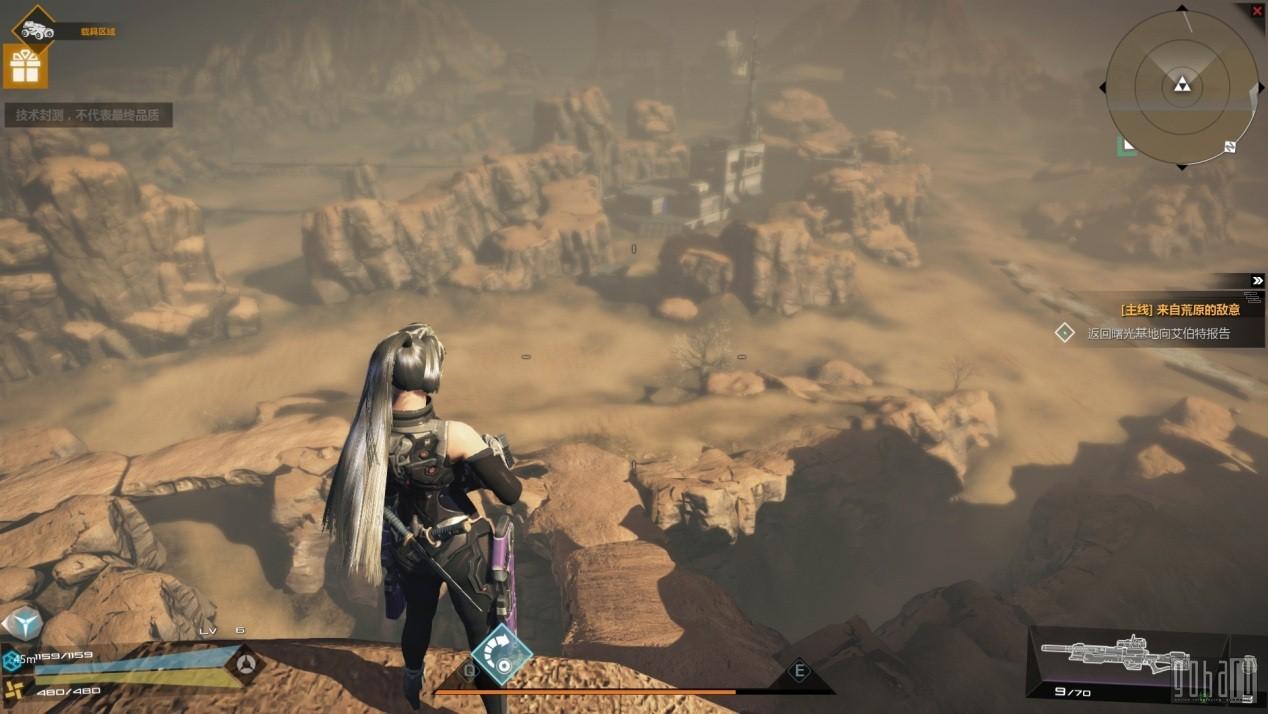Screen dimensions: 1268x714
Task: Activate the teal diamond skill icon
Action: [x=501, y=655]
